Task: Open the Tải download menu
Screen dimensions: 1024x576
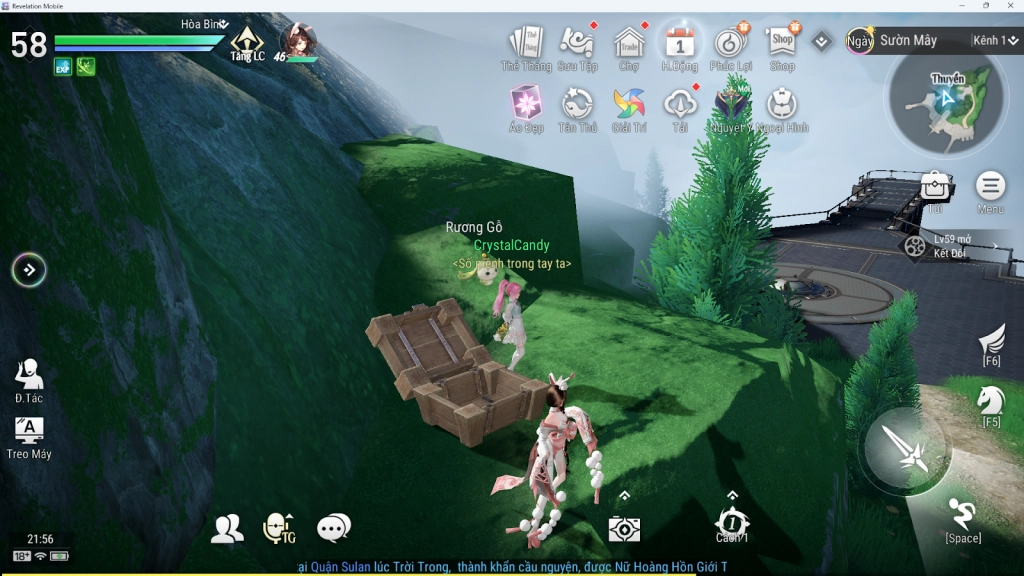Action: click(x=680, y=104)
